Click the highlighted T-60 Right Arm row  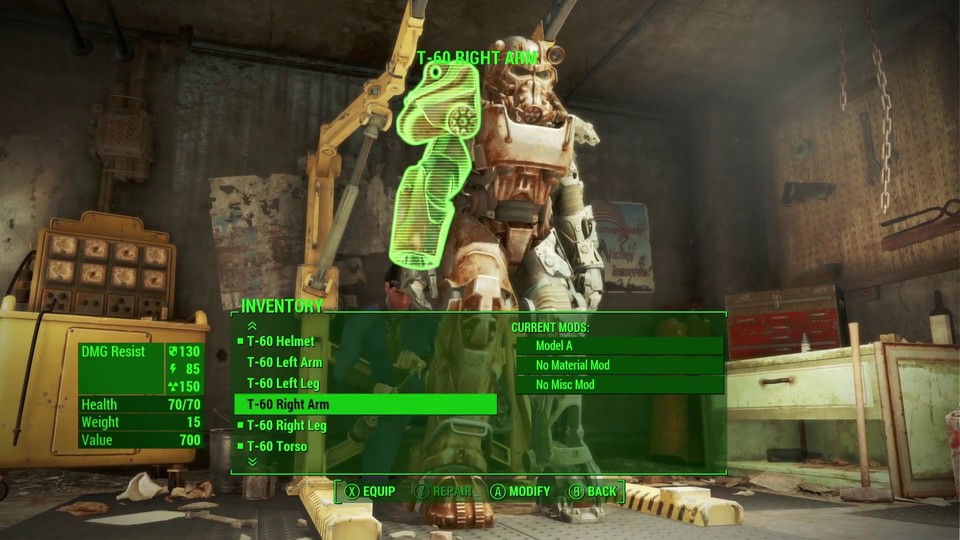coord(365,405)
